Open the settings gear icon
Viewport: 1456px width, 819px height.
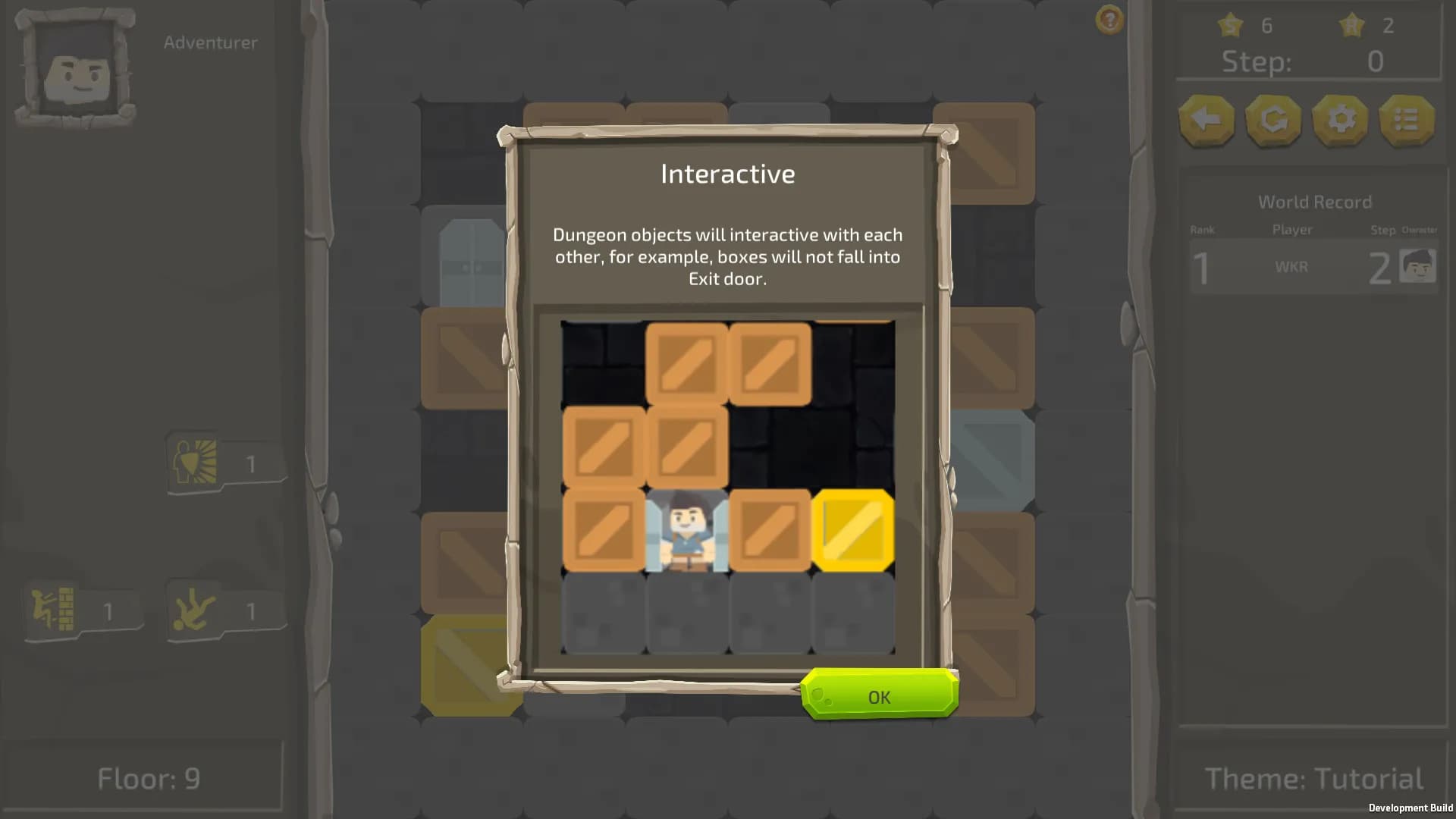1339,120
